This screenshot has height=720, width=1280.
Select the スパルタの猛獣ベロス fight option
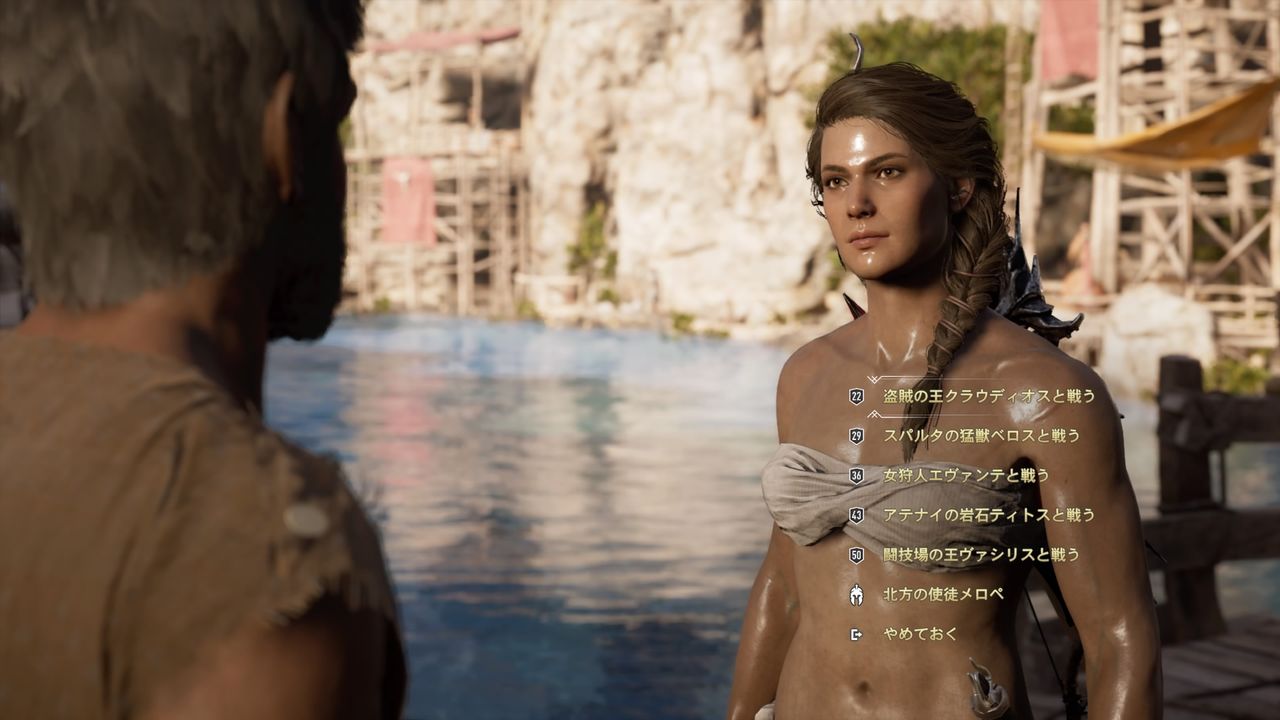pos(980,434)
